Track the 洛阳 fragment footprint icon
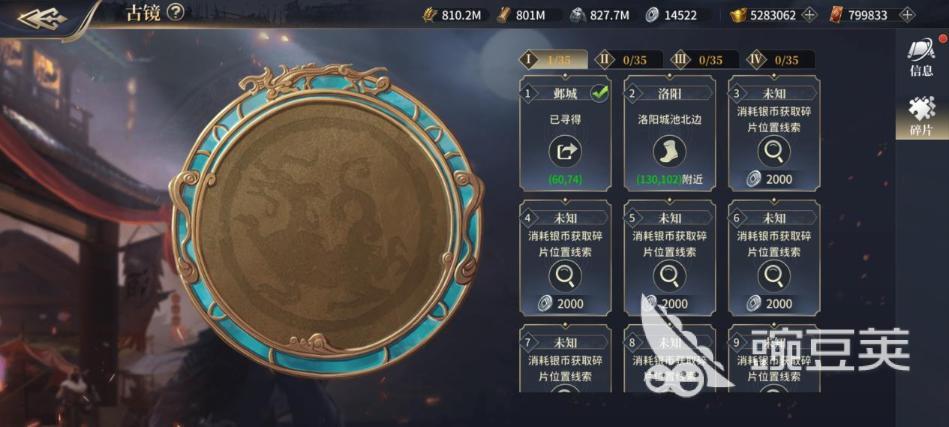Viewport: 949px width, 427px height. [669, 152]
